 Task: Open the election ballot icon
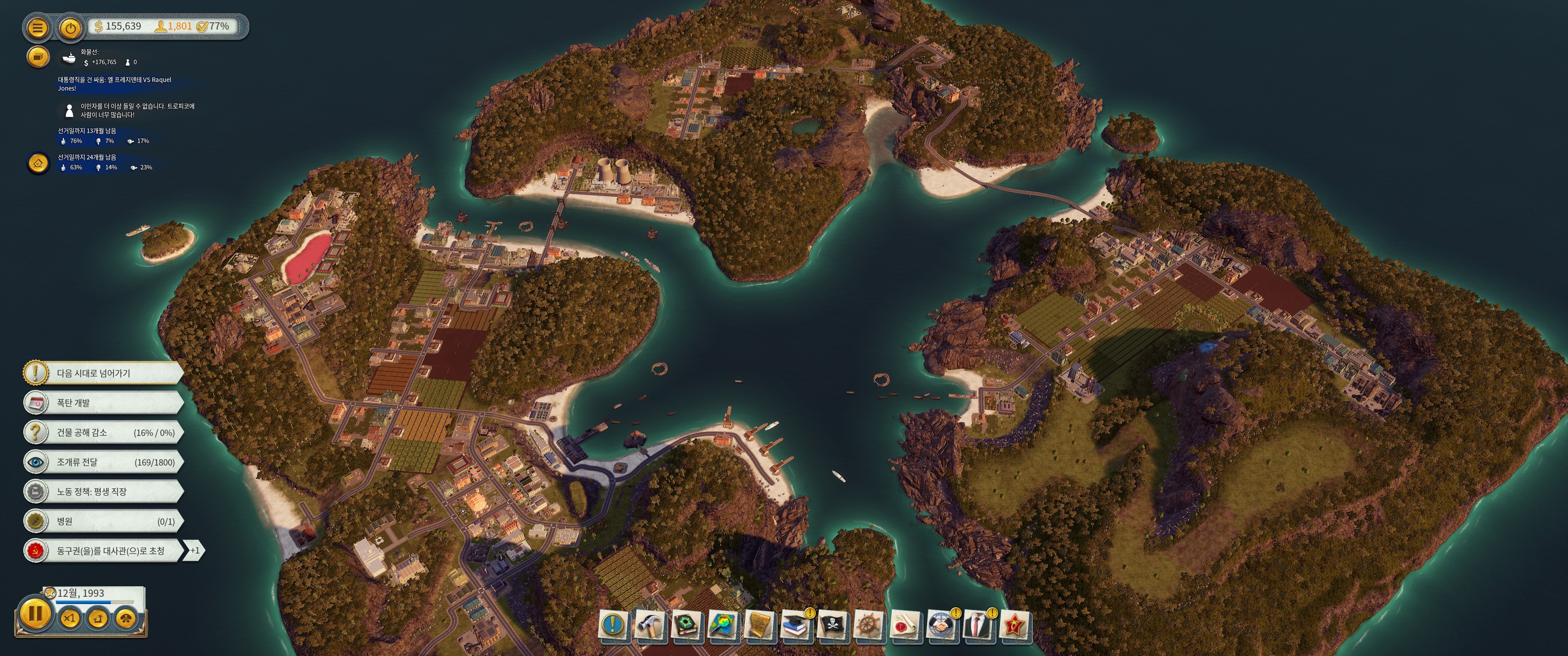[38, 163]
